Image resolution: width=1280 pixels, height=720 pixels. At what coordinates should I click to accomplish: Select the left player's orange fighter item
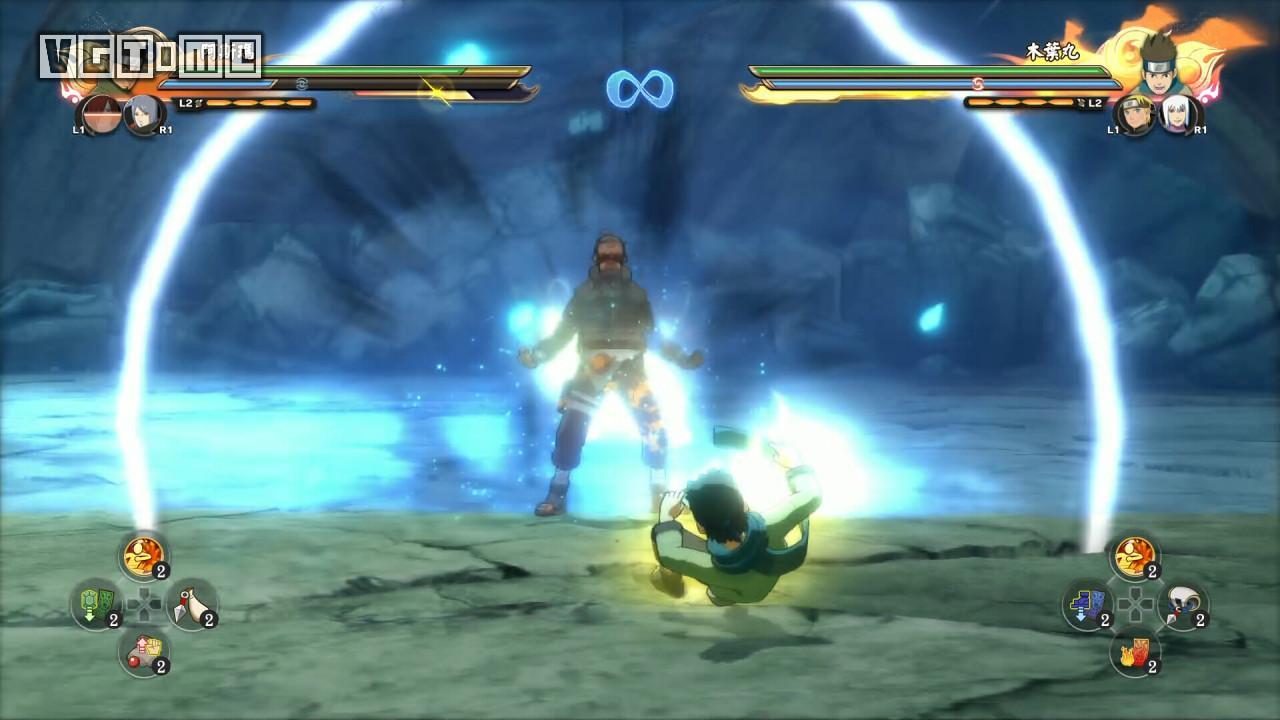coord(144,554)
